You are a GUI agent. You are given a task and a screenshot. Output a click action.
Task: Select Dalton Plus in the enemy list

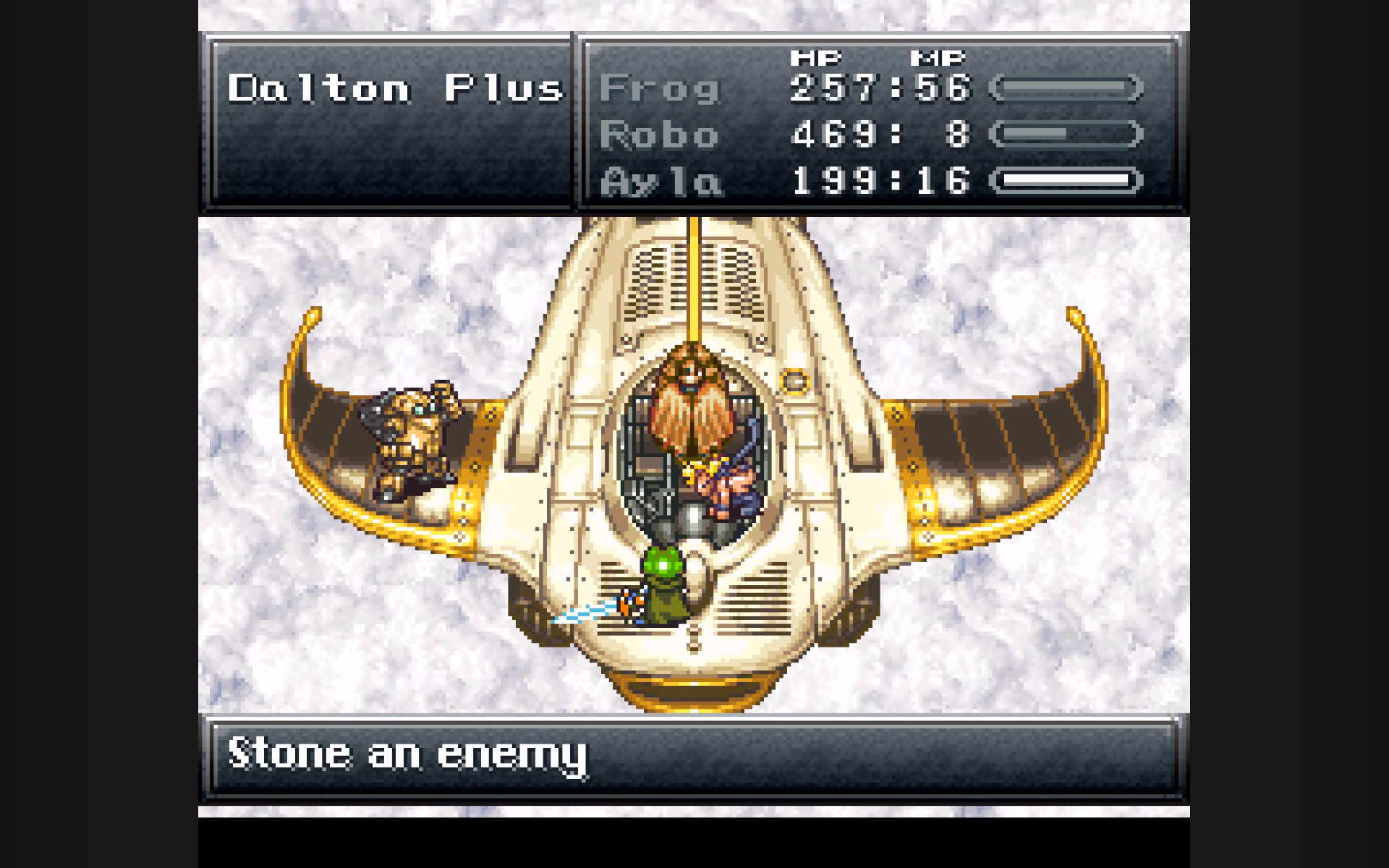(x=395, y=89)
